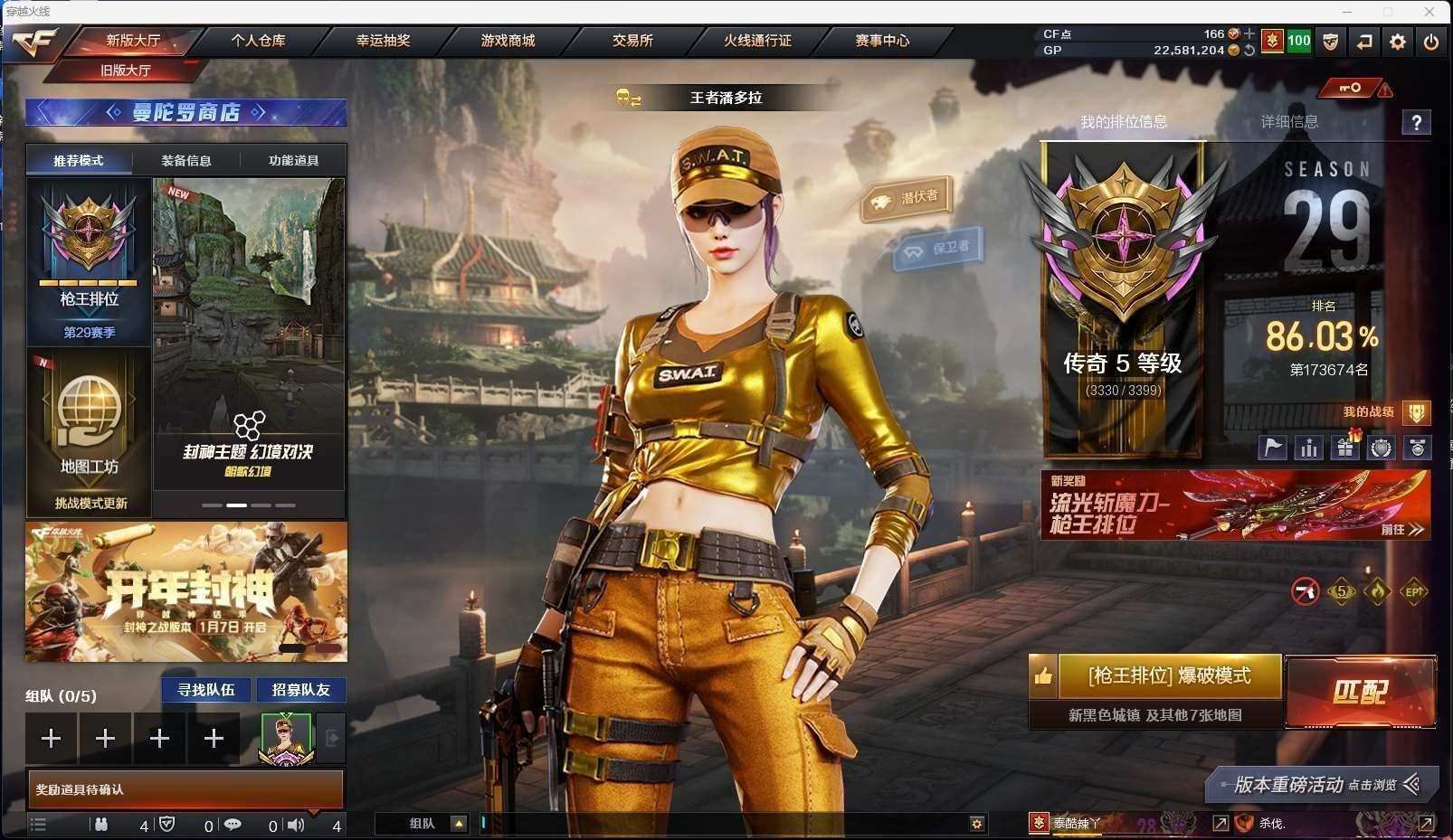Viewport: 1453px width, 840px height.
Task: Open the 流光斩魔刀 reward banner
Action: (x=1235, y=505)
